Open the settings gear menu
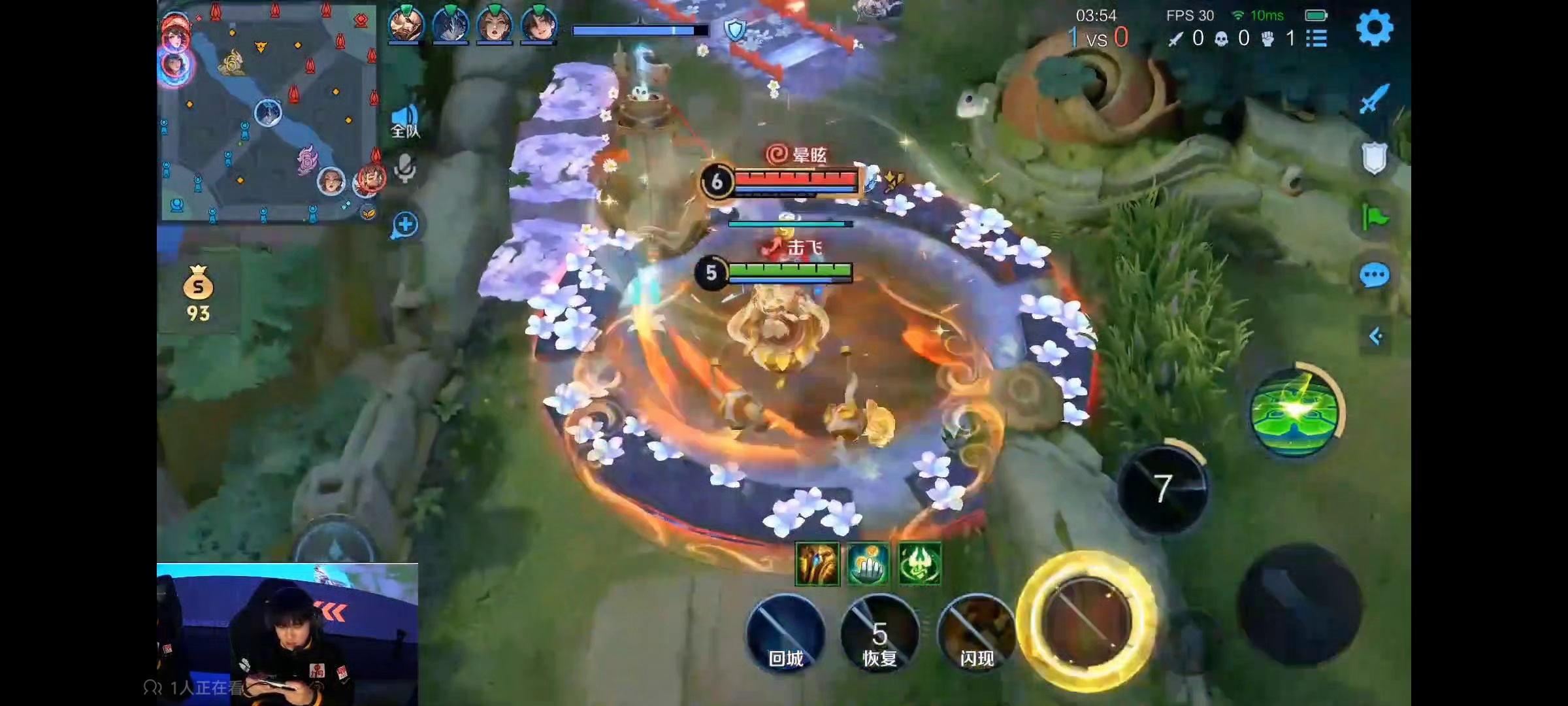 click(x=1375, y=28)
